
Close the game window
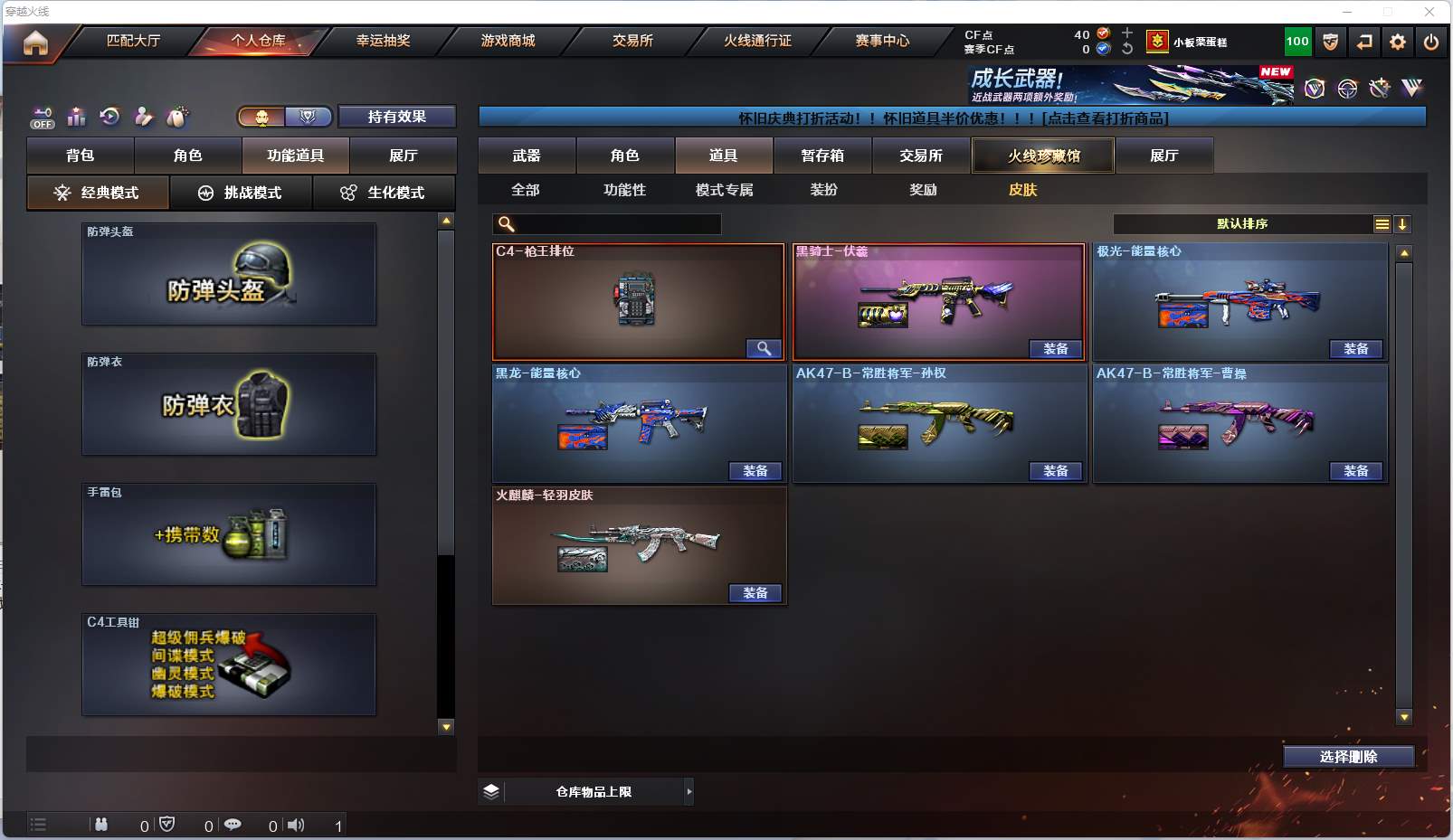click(x=1429, y=12)
